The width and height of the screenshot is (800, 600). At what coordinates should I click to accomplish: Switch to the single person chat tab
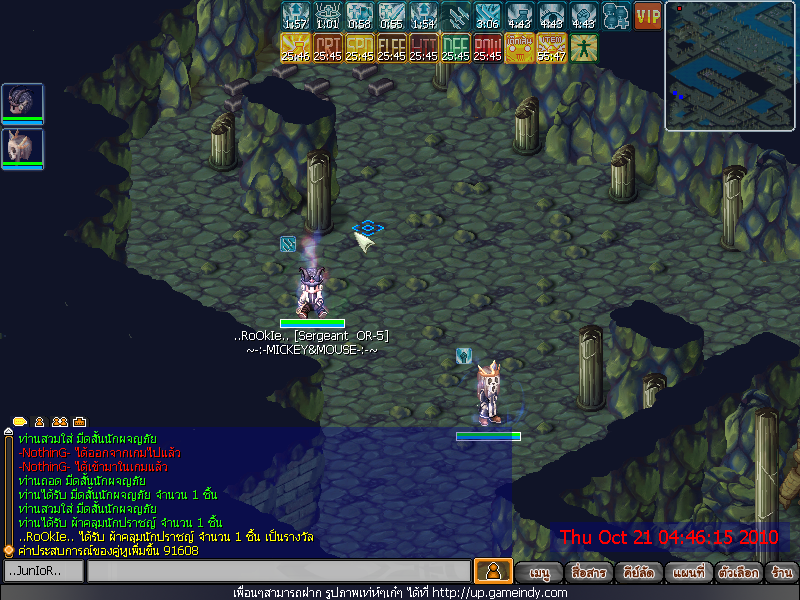pos(40,422)
